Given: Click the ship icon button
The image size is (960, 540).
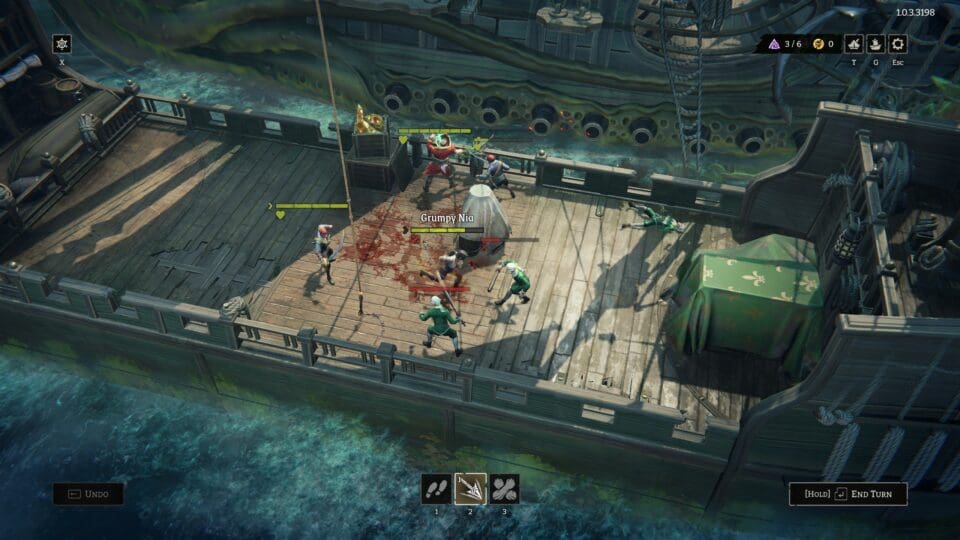Looking at the screenshot, I should (876, 44).
